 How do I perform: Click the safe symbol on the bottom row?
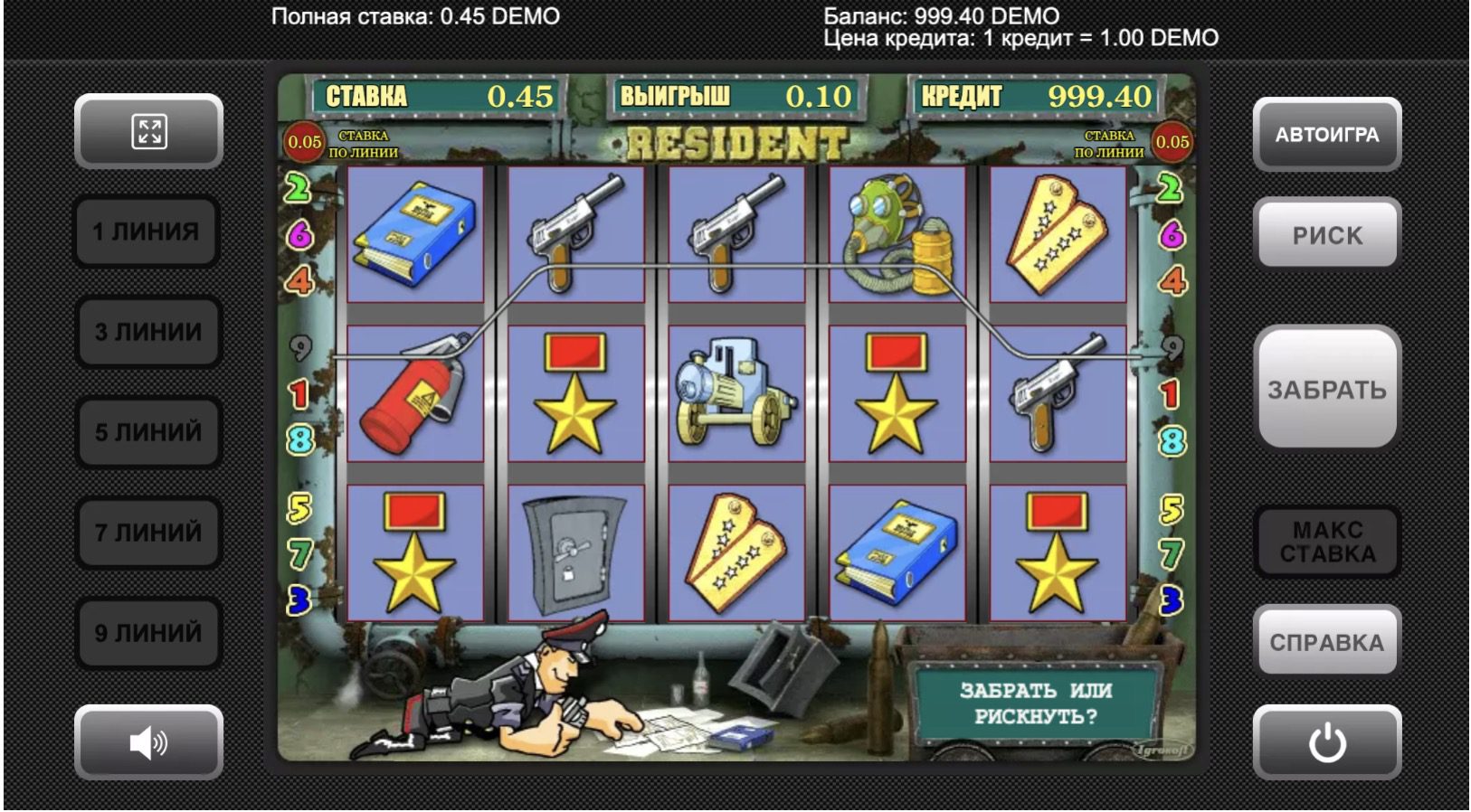click(x=574, y=553)
